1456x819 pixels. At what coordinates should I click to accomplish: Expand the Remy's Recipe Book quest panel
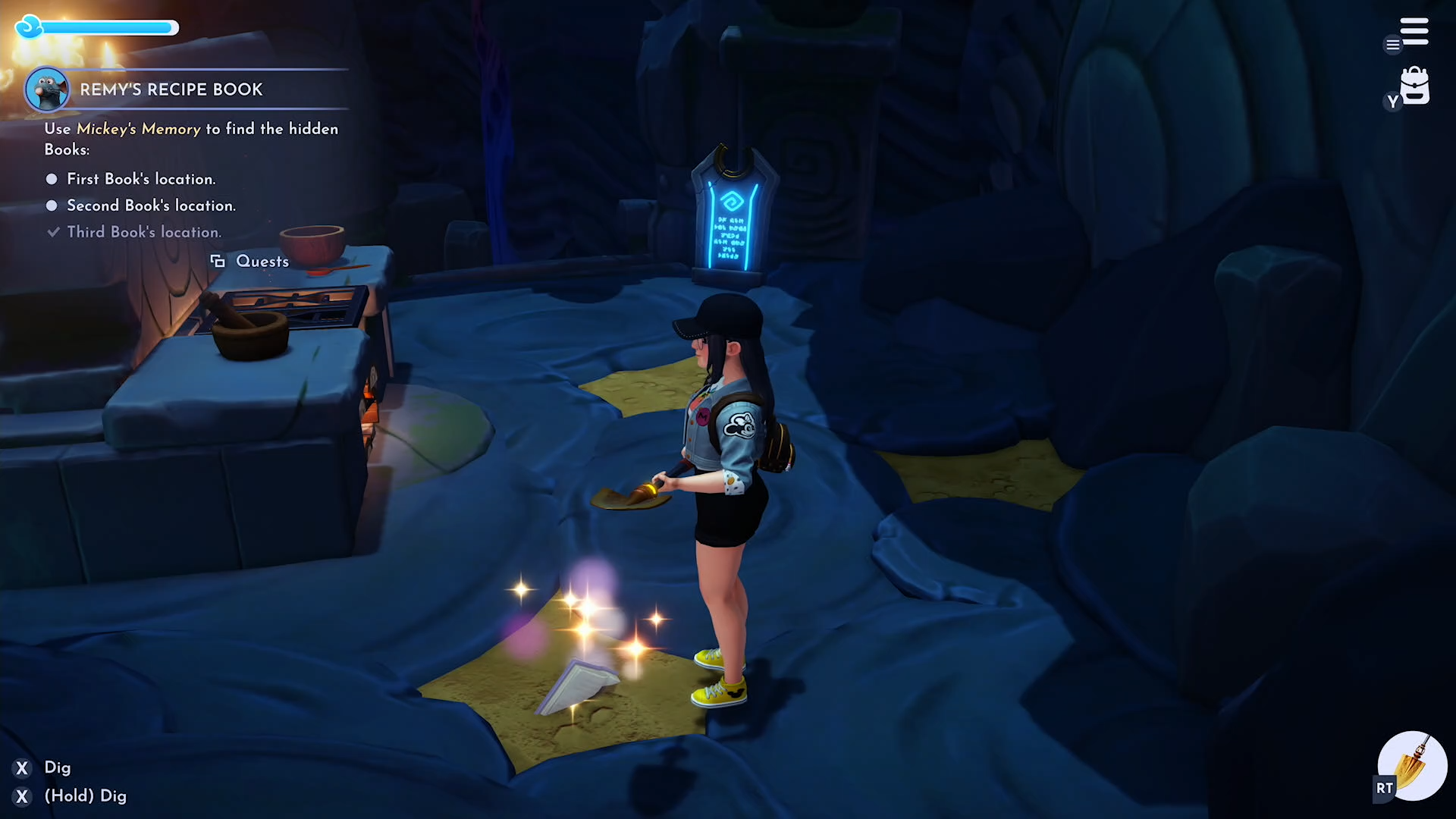point(171,89)
